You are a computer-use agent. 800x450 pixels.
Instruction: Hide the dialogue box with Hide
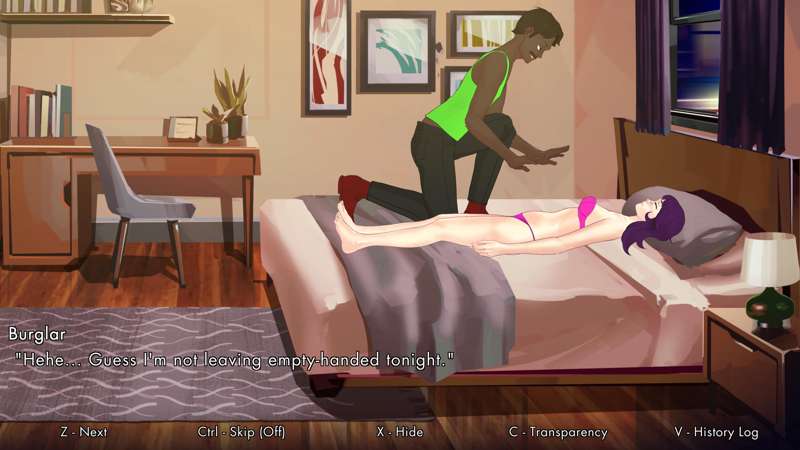[x=399, y=432]
